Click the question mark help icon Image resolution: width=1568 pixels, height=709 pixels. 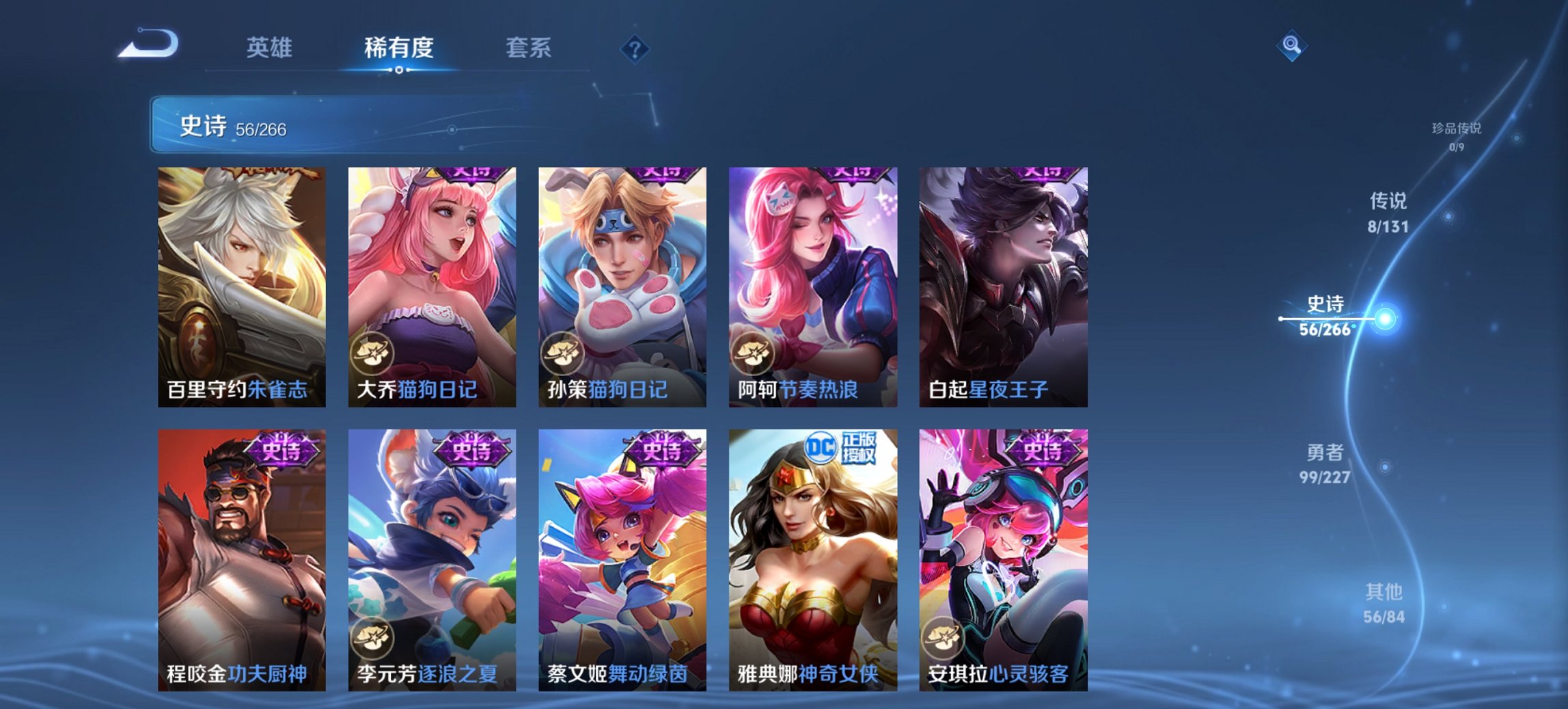(x=635, y=48)
